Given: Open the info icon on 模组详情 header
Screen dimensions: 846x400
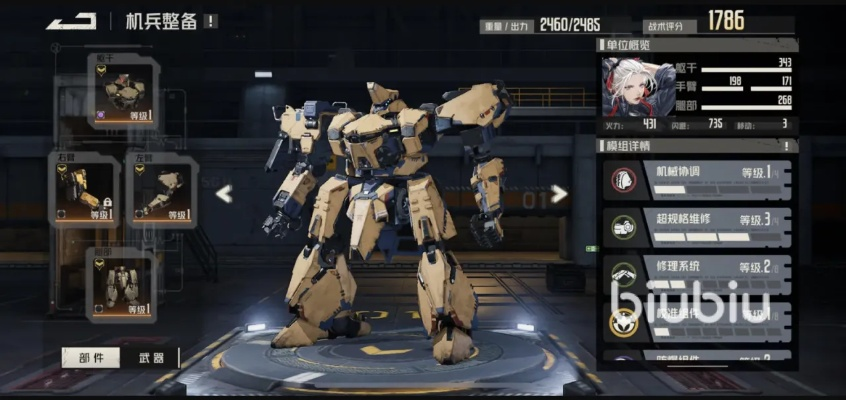Looking at the screenshot, I should point(786,145).
